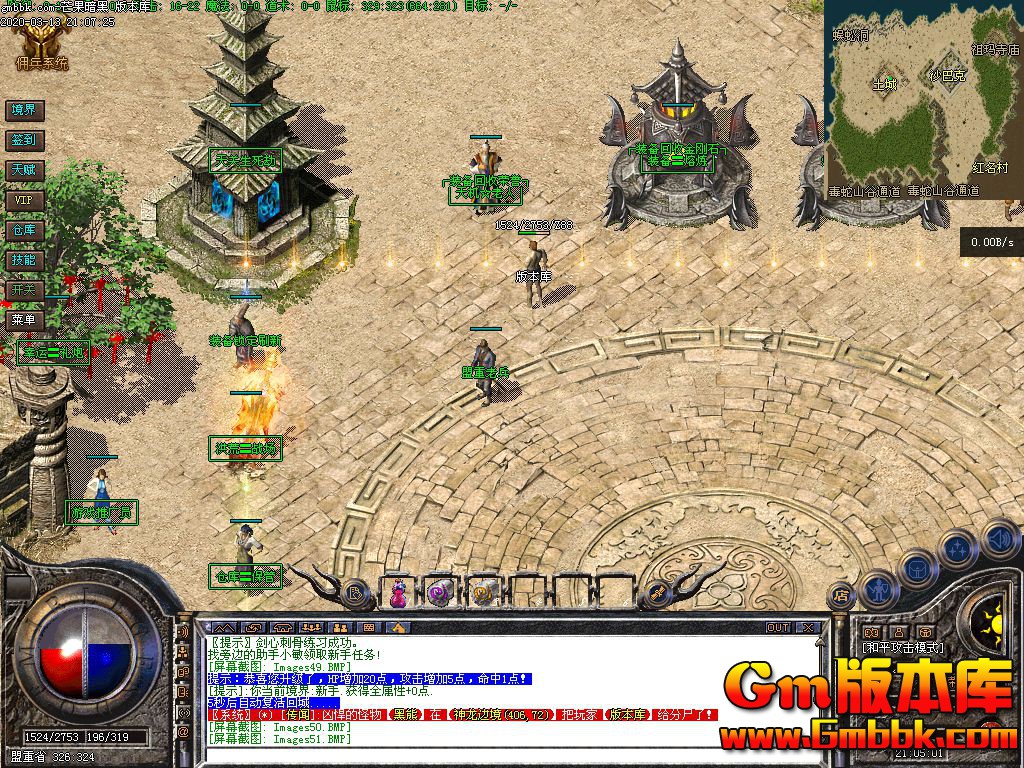
Task: Show the 技能 skills panel
Action: [x=23, y=260]
